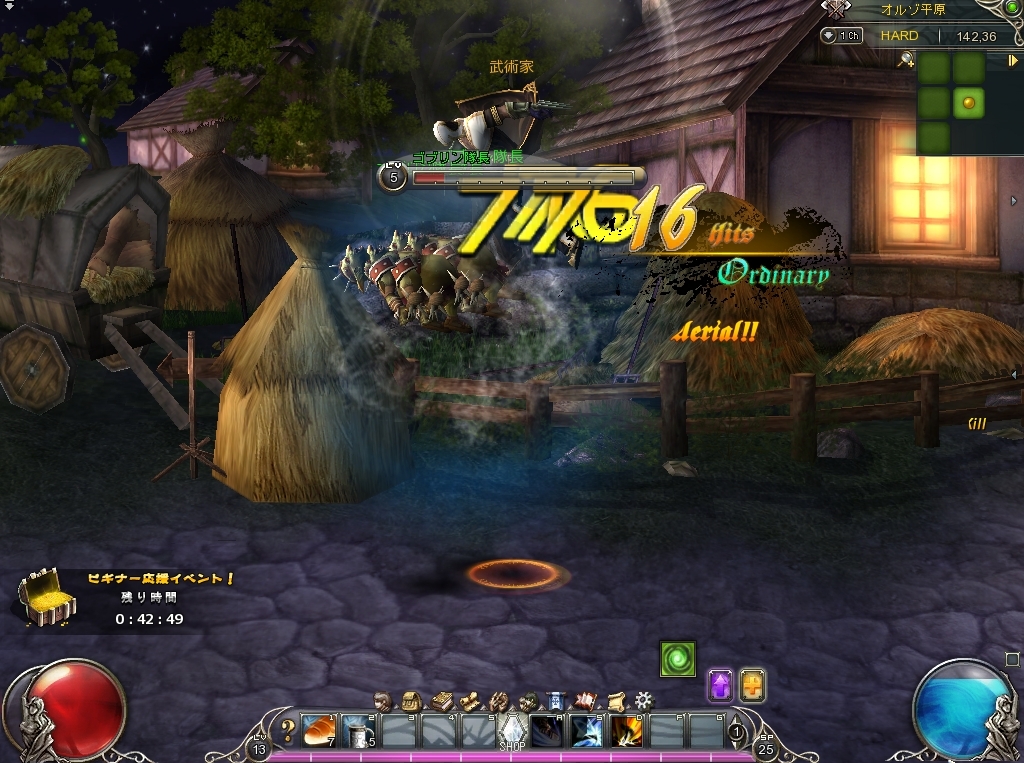Click the orange plus notification icon
This screenshot has height=763, width=1024.
[x=752, y=685]
